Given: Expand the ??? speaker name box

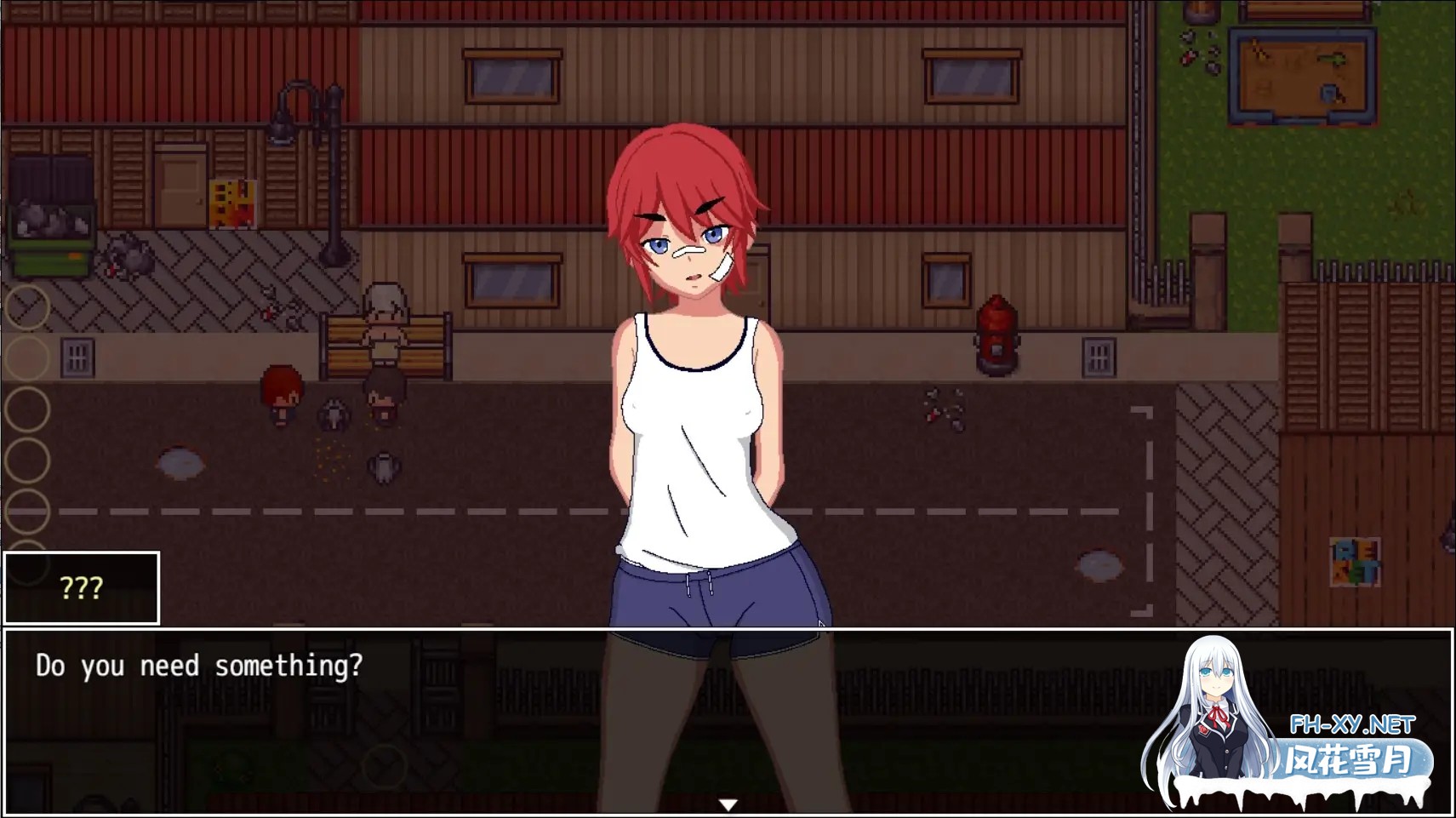Looking at the screenshot, I should click(x=81, y=587).
